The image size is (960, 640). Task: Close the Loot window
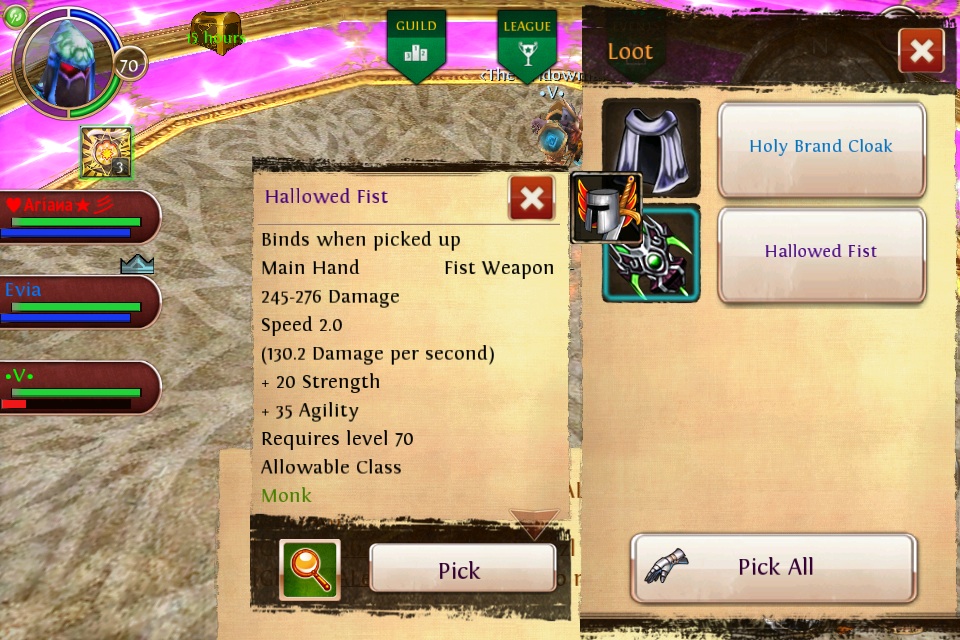point(921,51)
